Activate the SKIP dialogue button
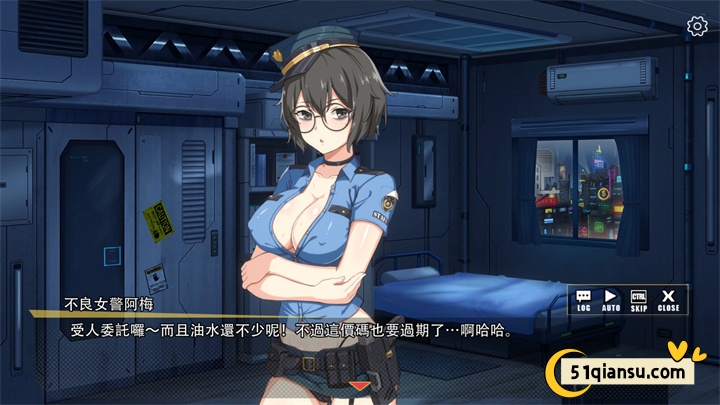Viewport: 720px width, 405px height. click(x=639, y=300)
